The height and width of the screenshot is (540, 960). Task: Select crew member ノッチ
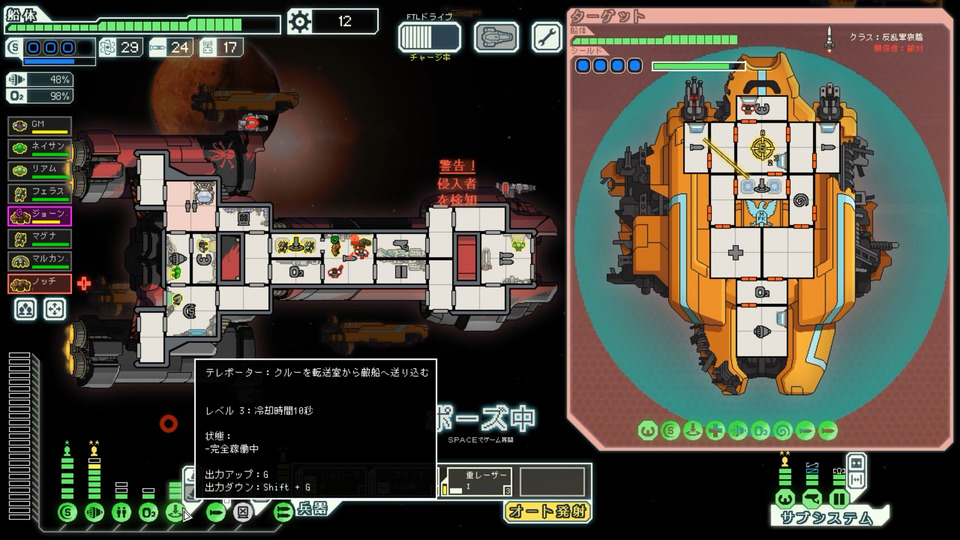coord(40,284)
